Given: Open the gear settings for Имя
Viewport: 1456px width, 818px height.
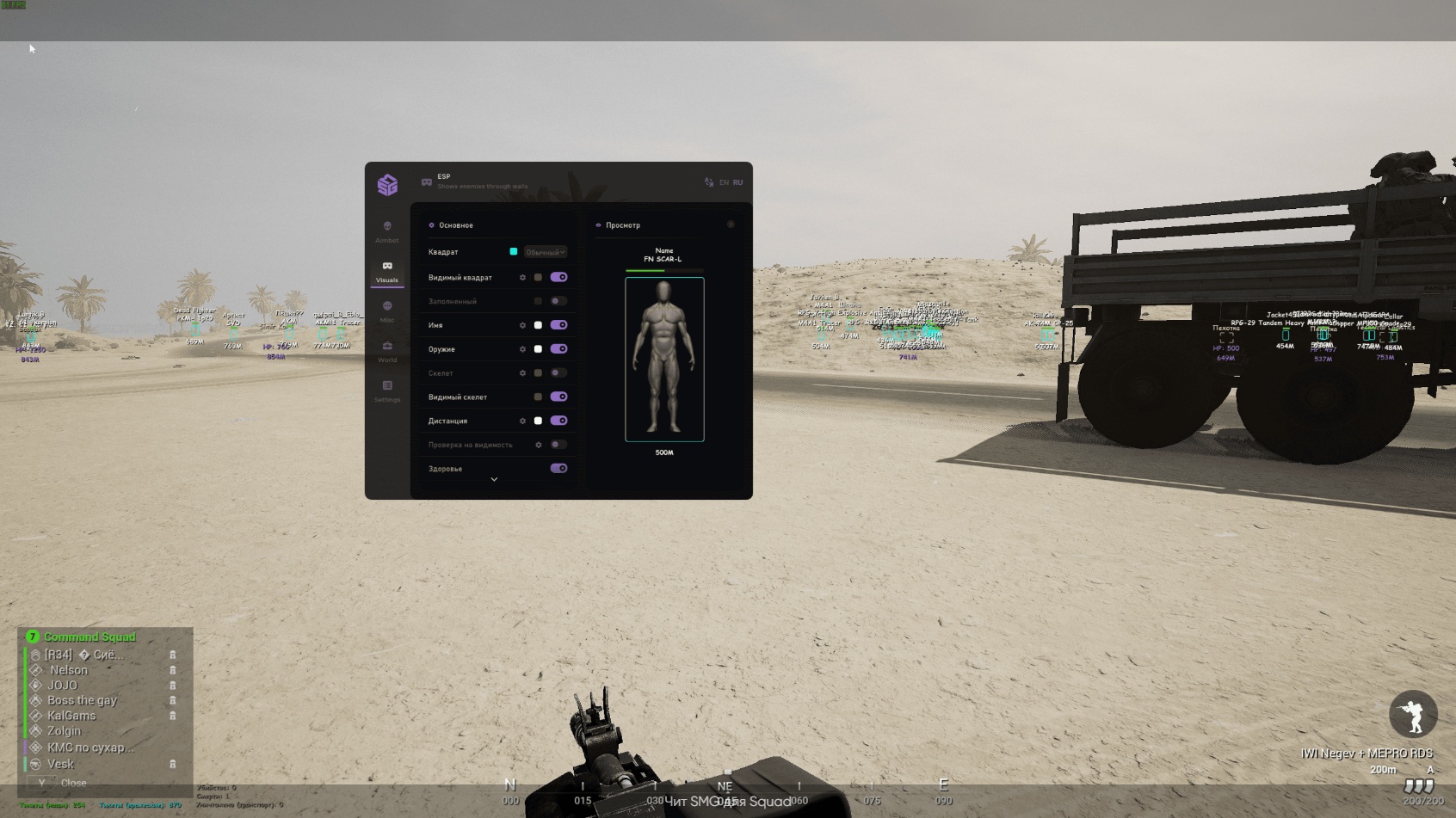Looking at the screenshot, I should (x=522, y=325).
